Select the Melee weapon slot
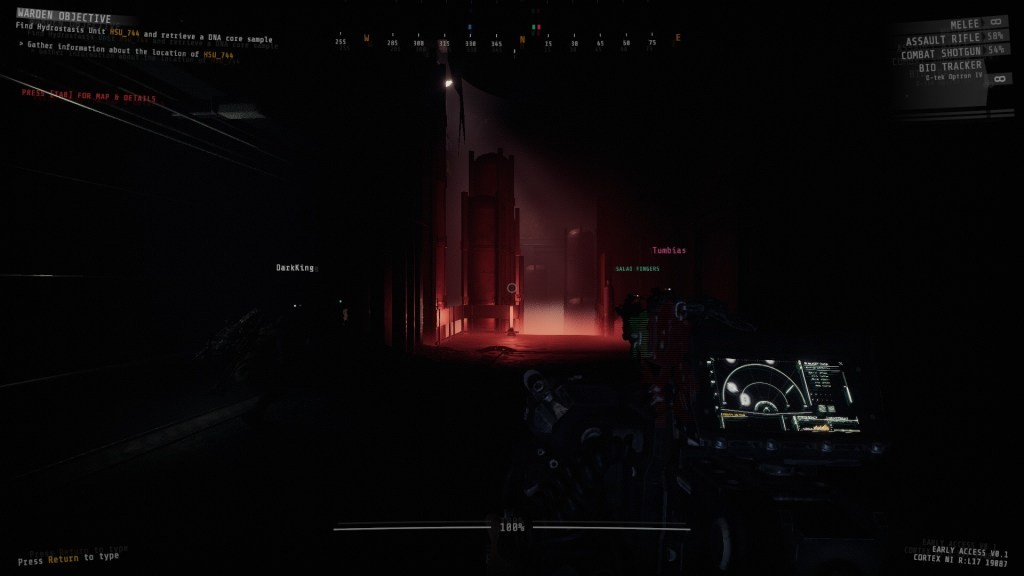 [964, 23]
